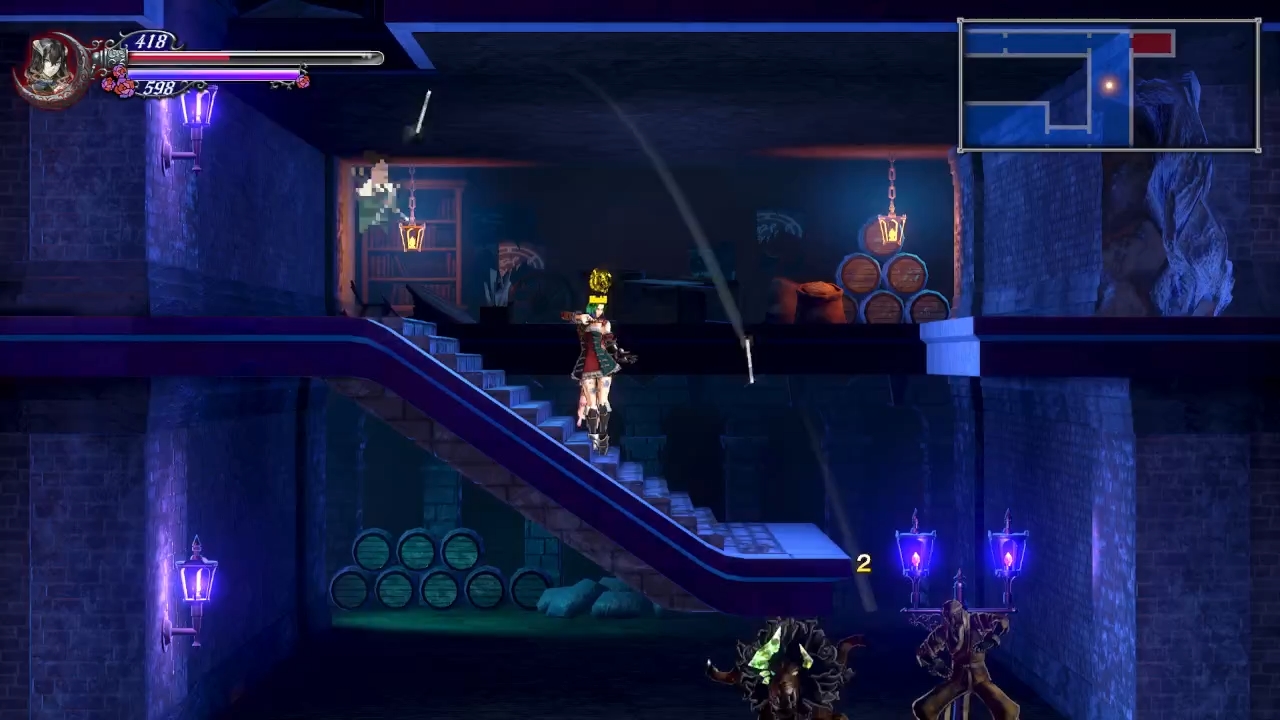Screen dimensions: 1280x720
Task: Select the mana value 598 in the HUD
Action: click(159, 87)
